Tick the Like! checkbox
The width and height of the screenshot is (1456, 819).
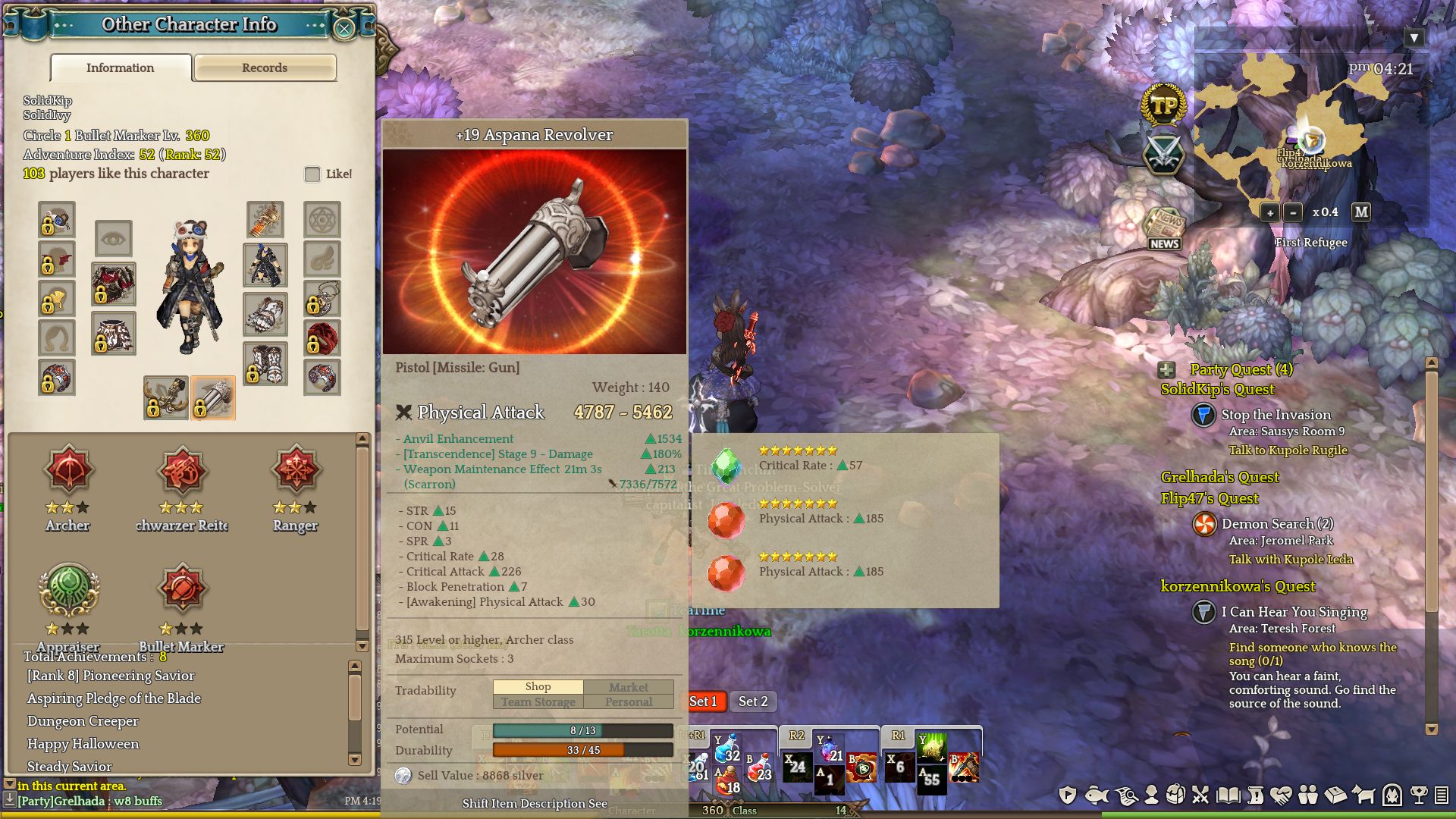click(312, 174)
